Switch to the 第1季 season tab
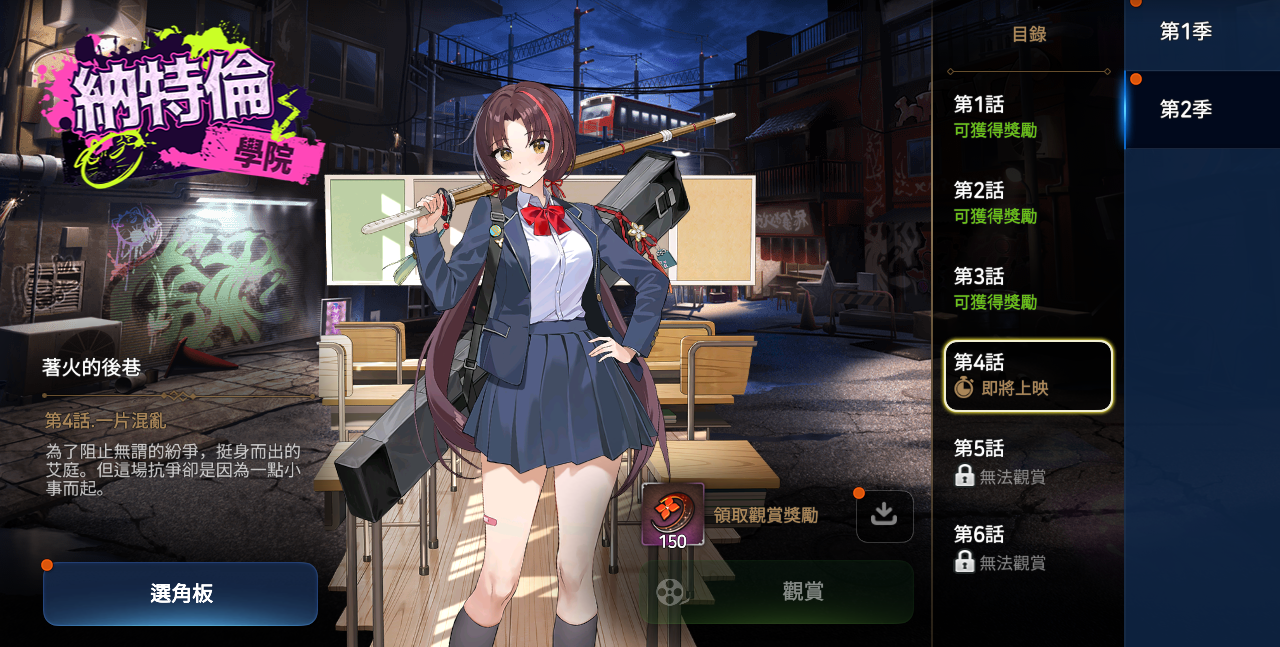This screenshot has height=647, width=1280. (1201, 32)
